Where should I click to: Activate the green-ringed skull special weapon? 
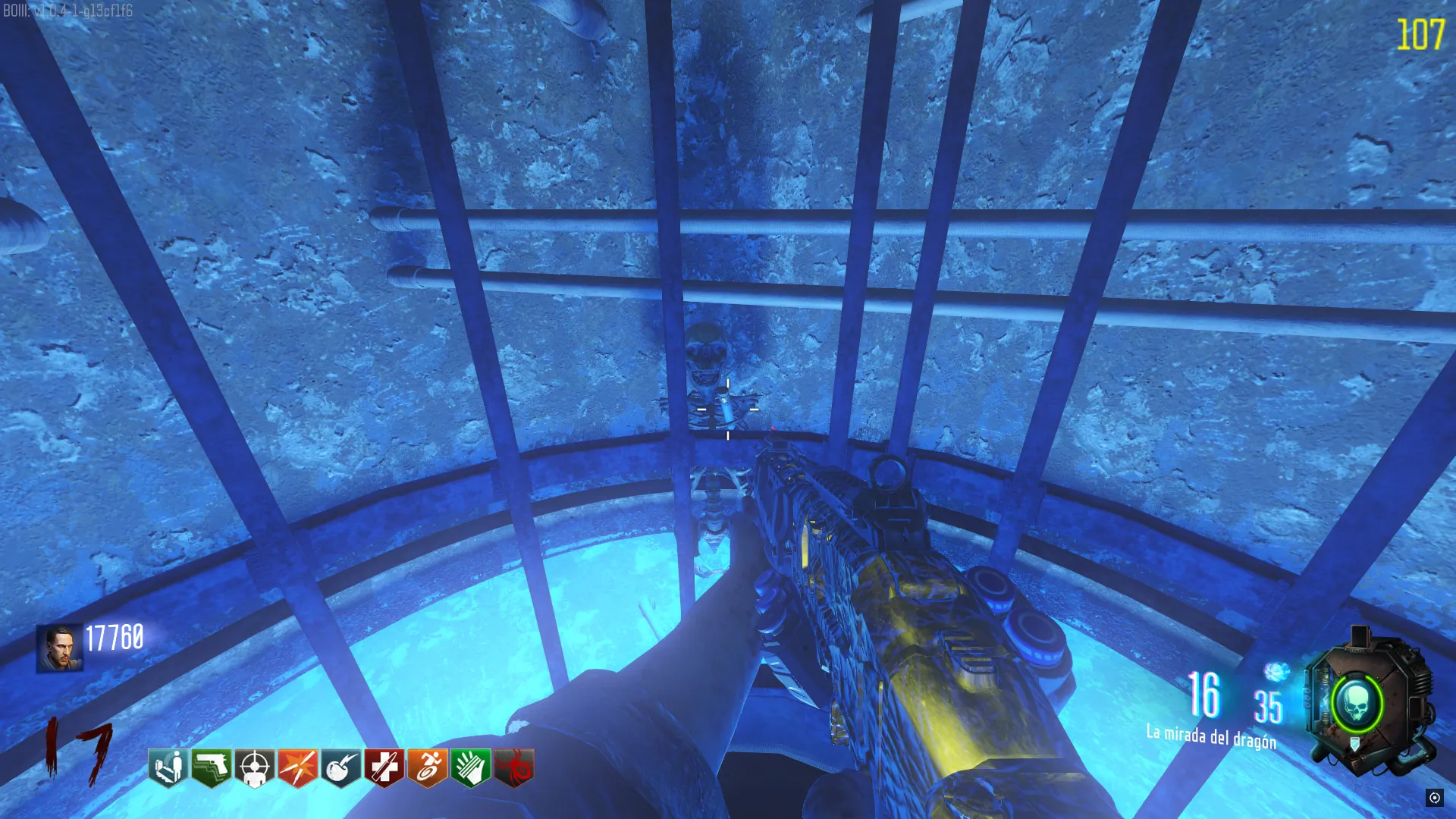click(x=1357, y=704)
